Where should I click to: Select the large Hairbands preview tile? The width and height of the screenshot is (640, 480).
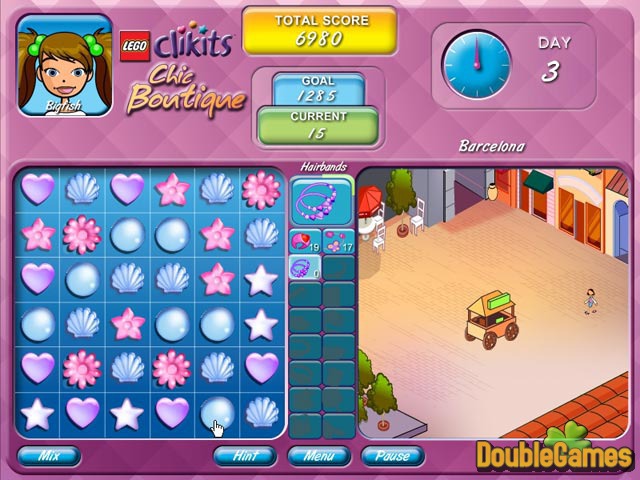pos(321,200)
